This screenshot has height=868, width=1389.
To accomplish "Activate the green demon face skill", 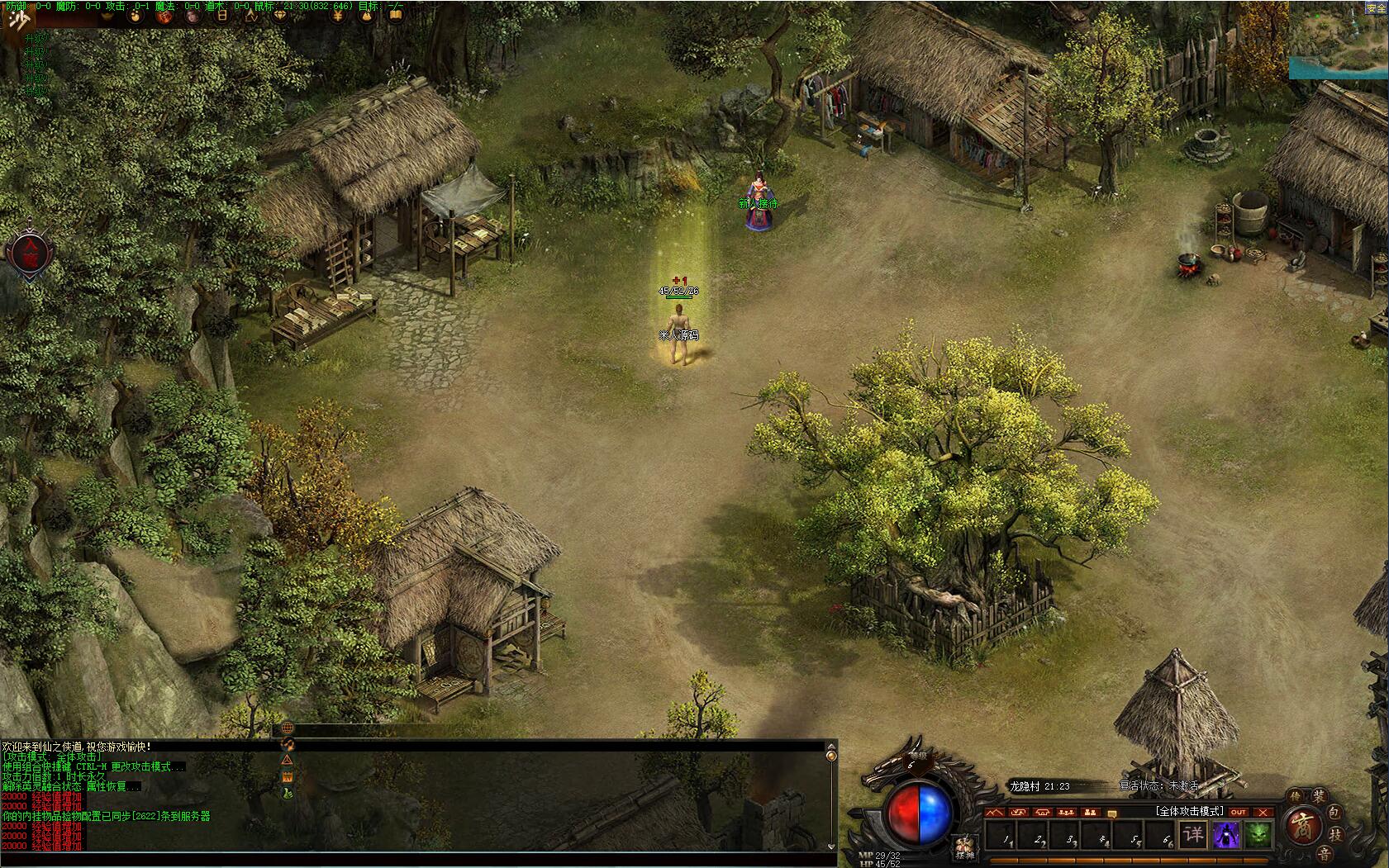I will (1258, 835).
